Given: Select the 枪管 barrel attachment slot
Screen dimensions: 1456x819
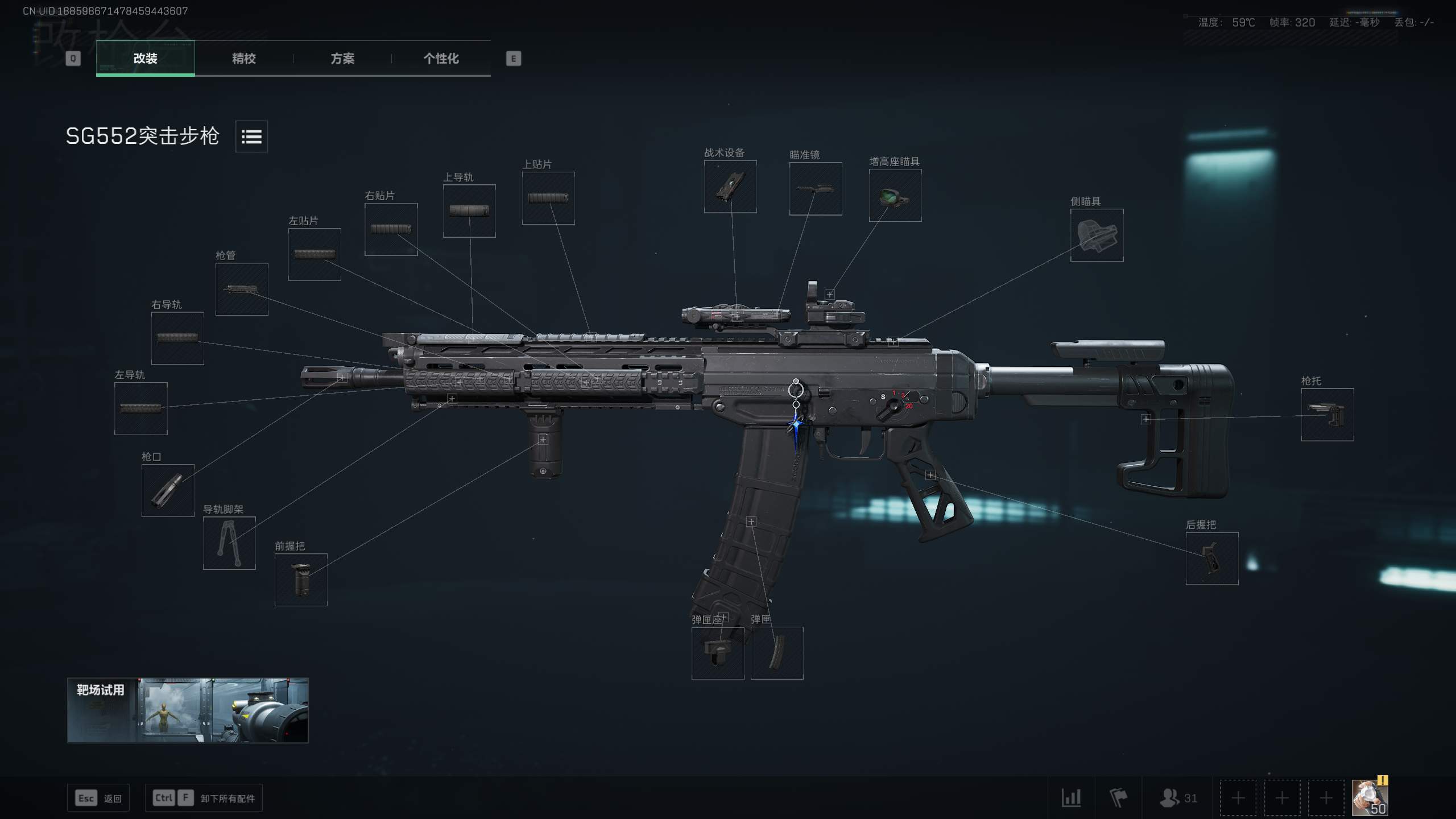Looking at the screenshot, I should [x=242, y=289].
